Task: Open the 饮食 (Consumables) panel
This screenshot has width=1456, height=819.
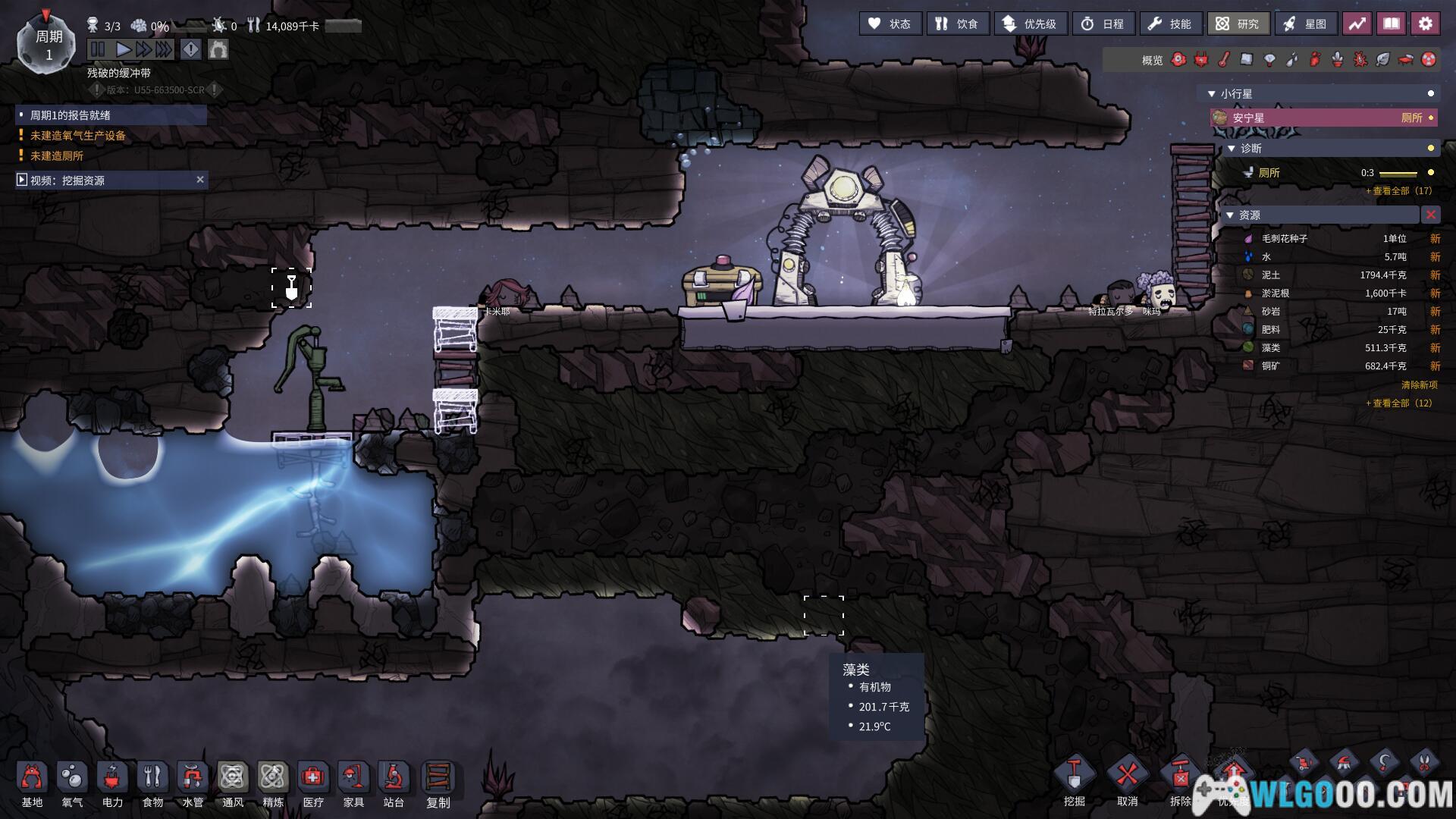Action: point(957,24)
